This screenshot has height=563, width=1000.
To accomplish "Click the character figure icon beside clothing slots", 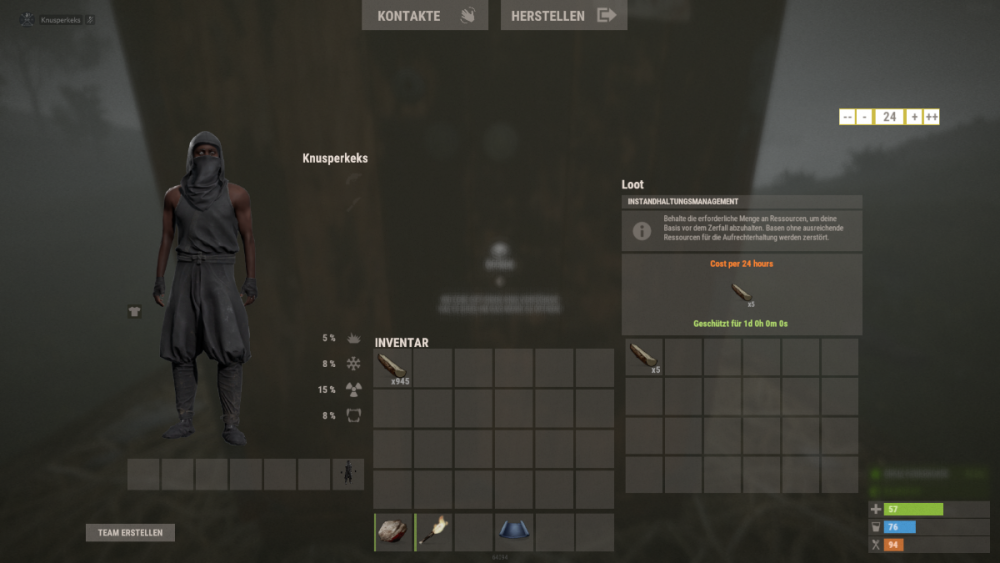I will tap(348, 474).
